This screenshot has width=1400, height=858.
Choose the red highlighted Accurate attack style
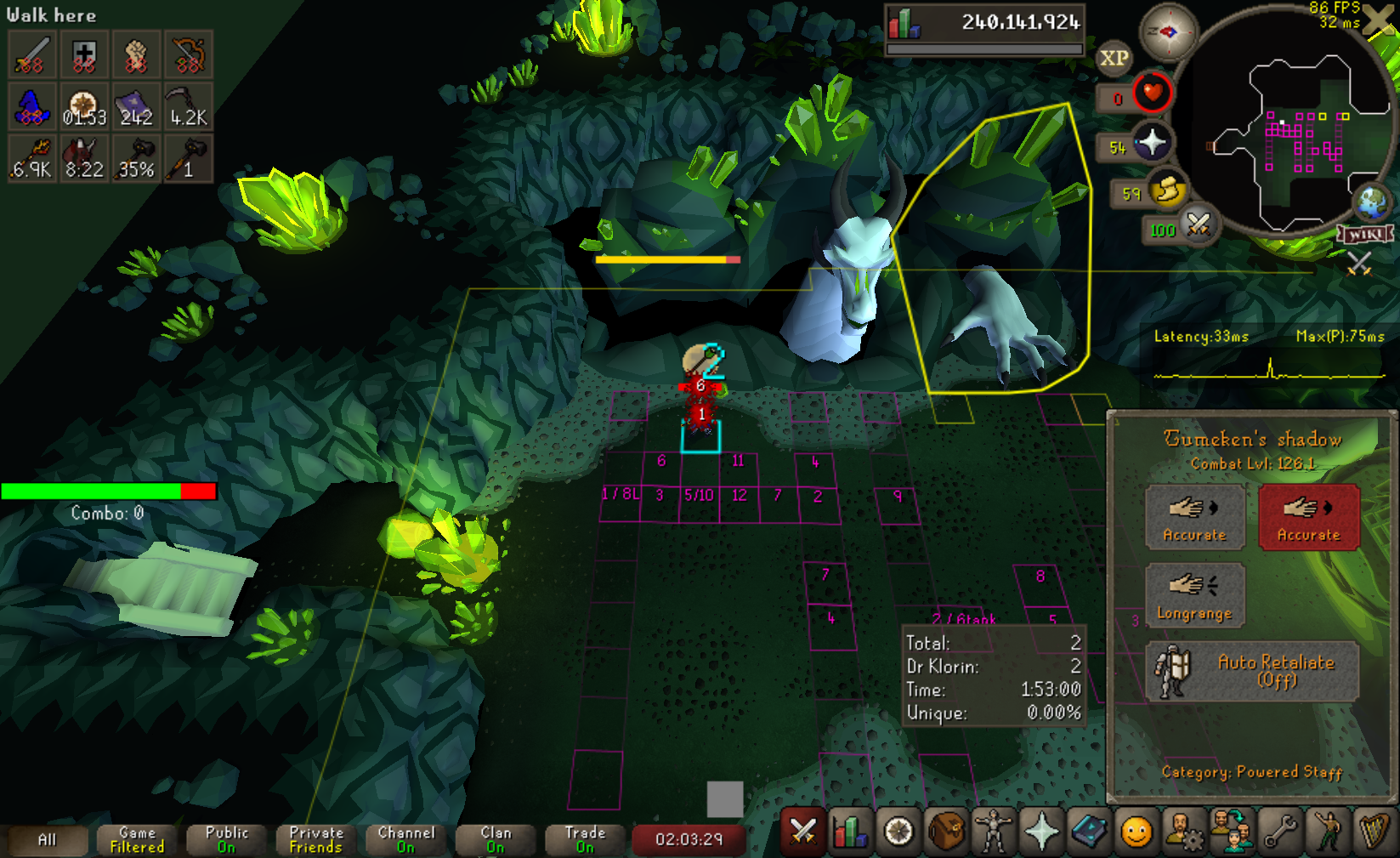click(x=1308, y=517)
